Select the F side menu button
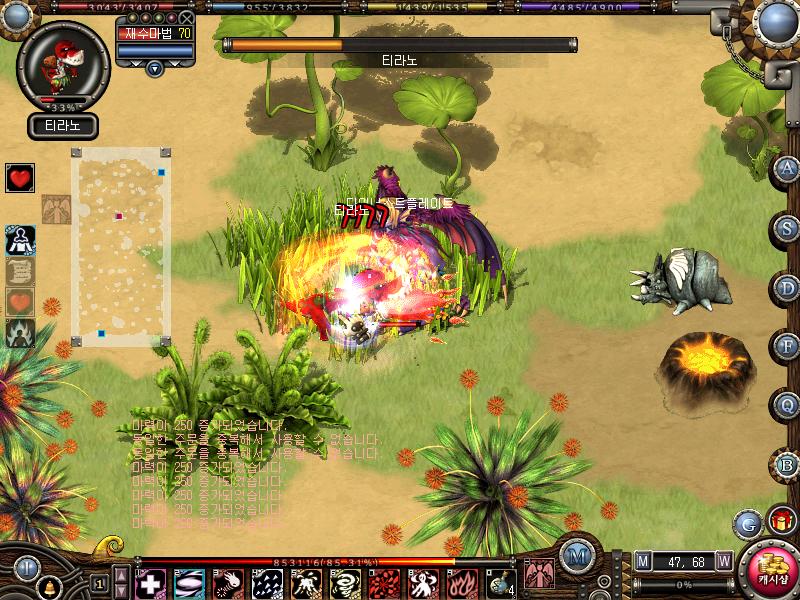The height and width of the screenshot is (600, 800). pyautogui.click(x=787, y=346)
